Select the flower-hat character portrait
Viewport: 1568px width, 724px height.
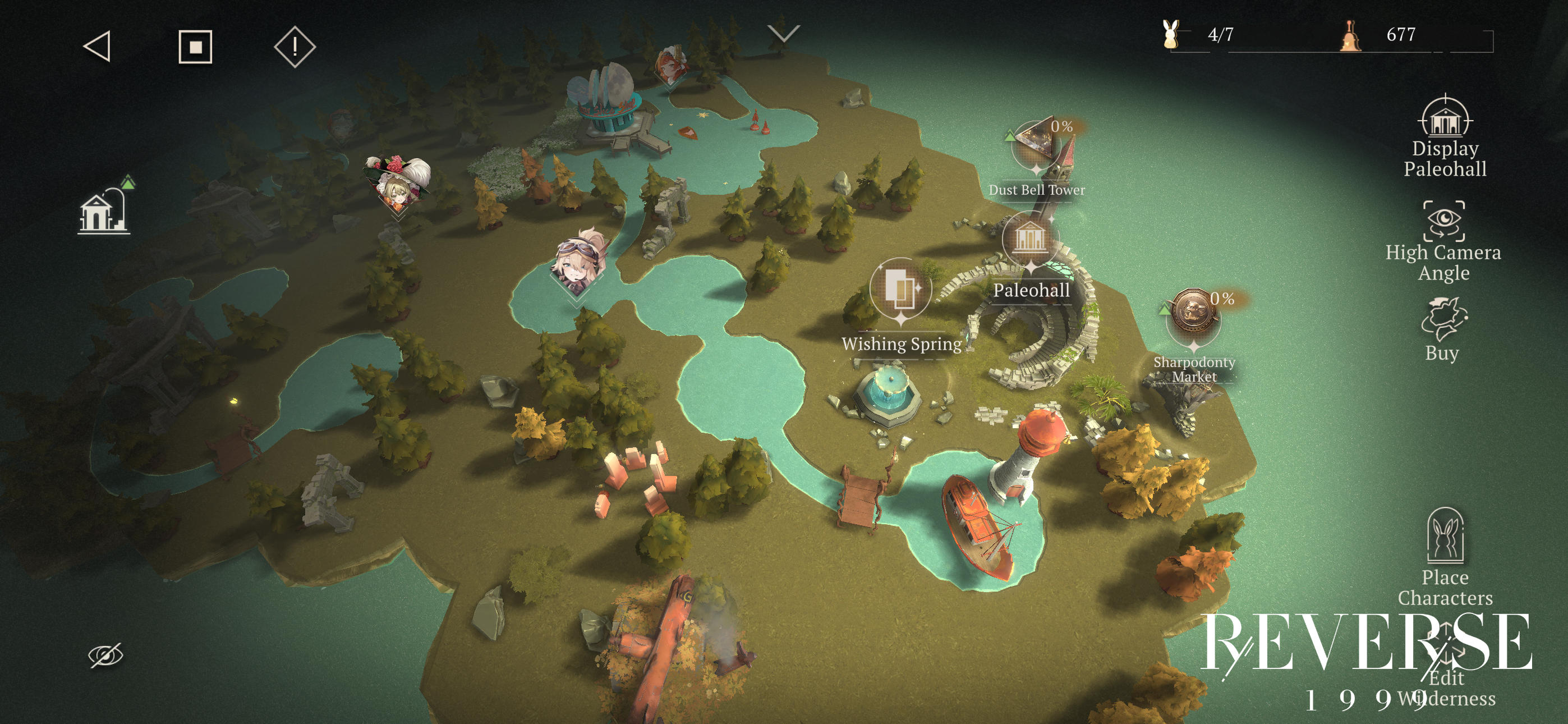point(397,184)
